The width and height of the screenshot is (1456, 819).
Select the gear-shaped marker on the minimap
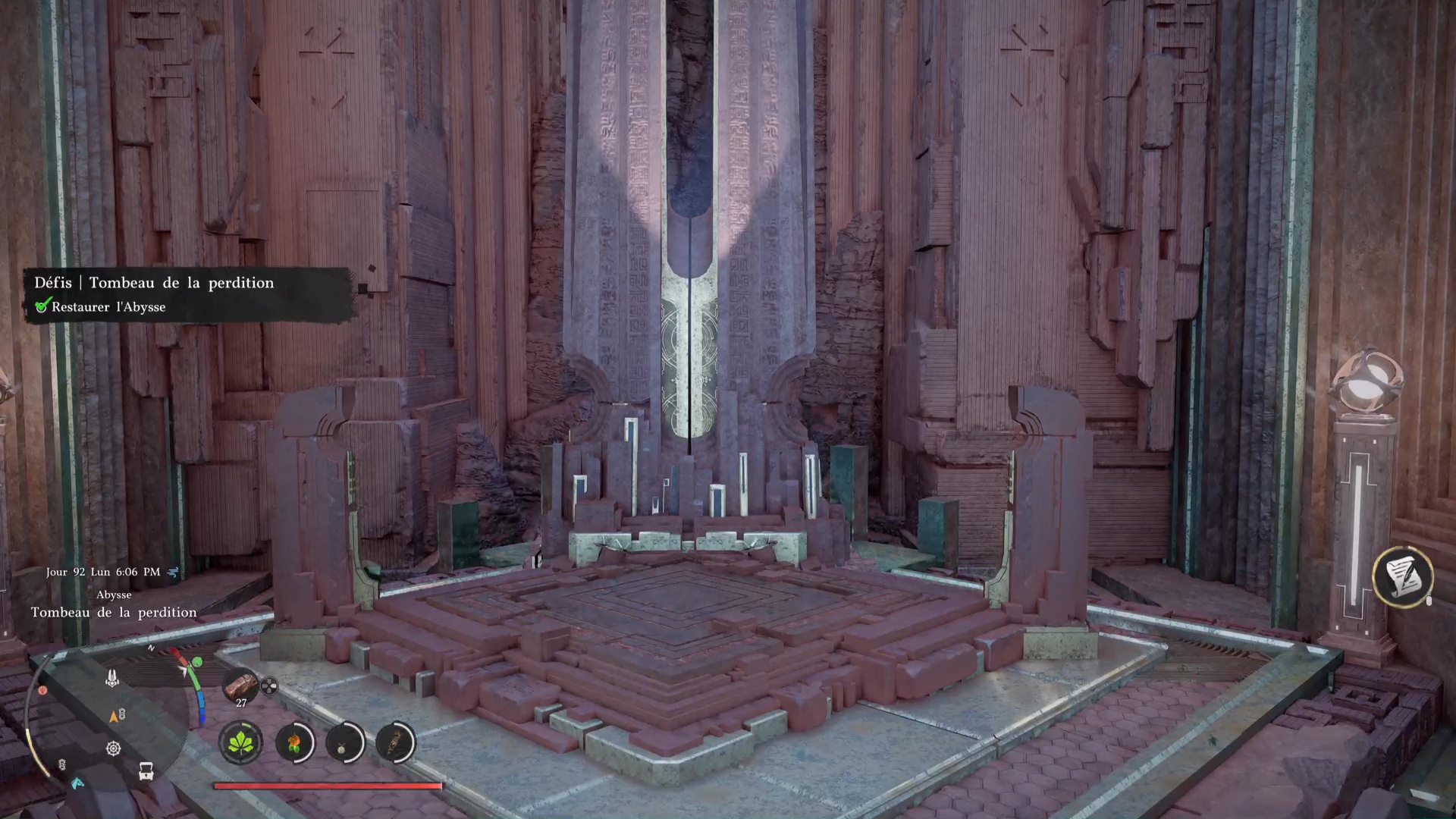tap(113, 749)
